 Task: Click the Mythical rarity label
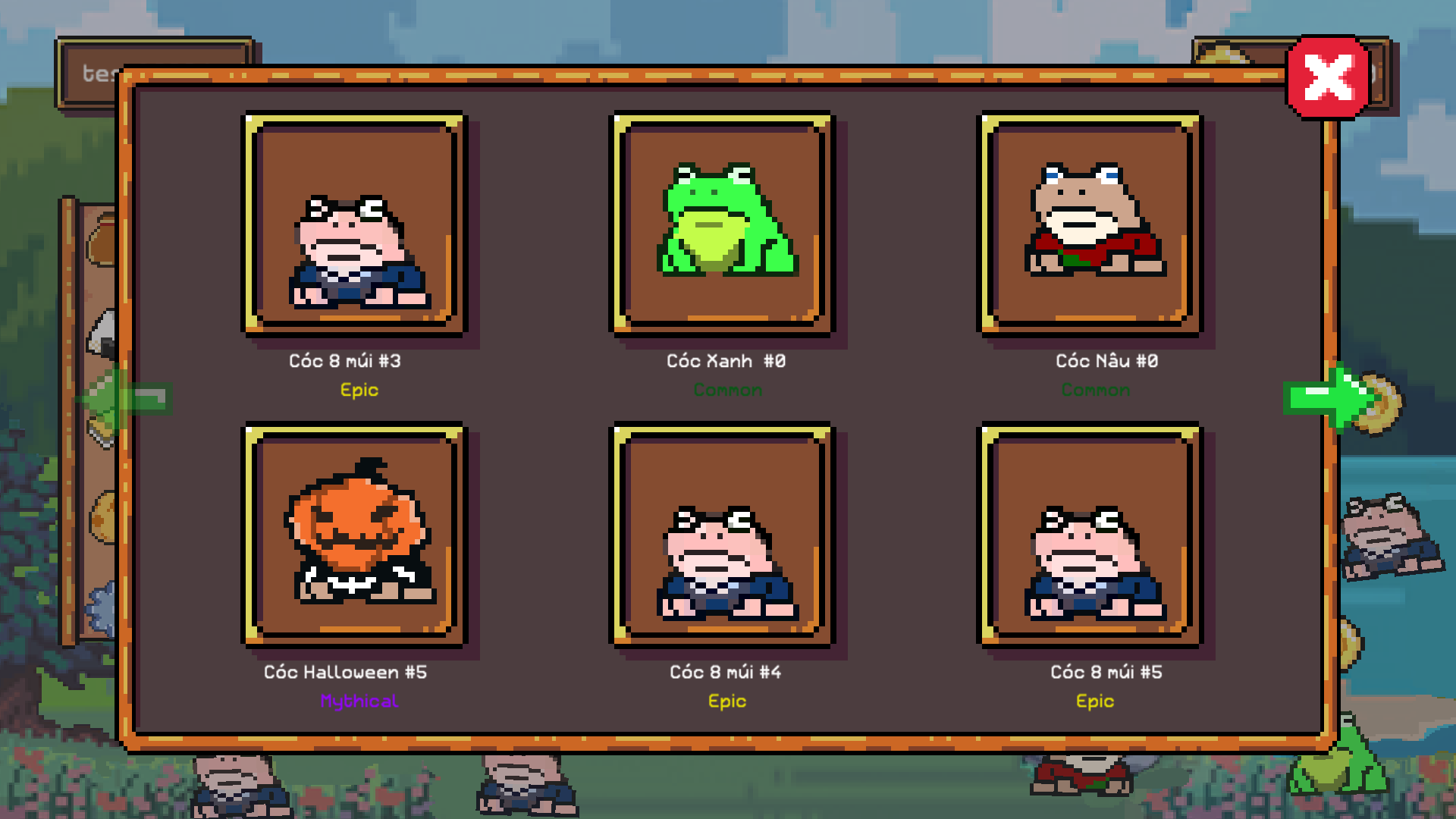pyautogui.click(x=359, y=701)
